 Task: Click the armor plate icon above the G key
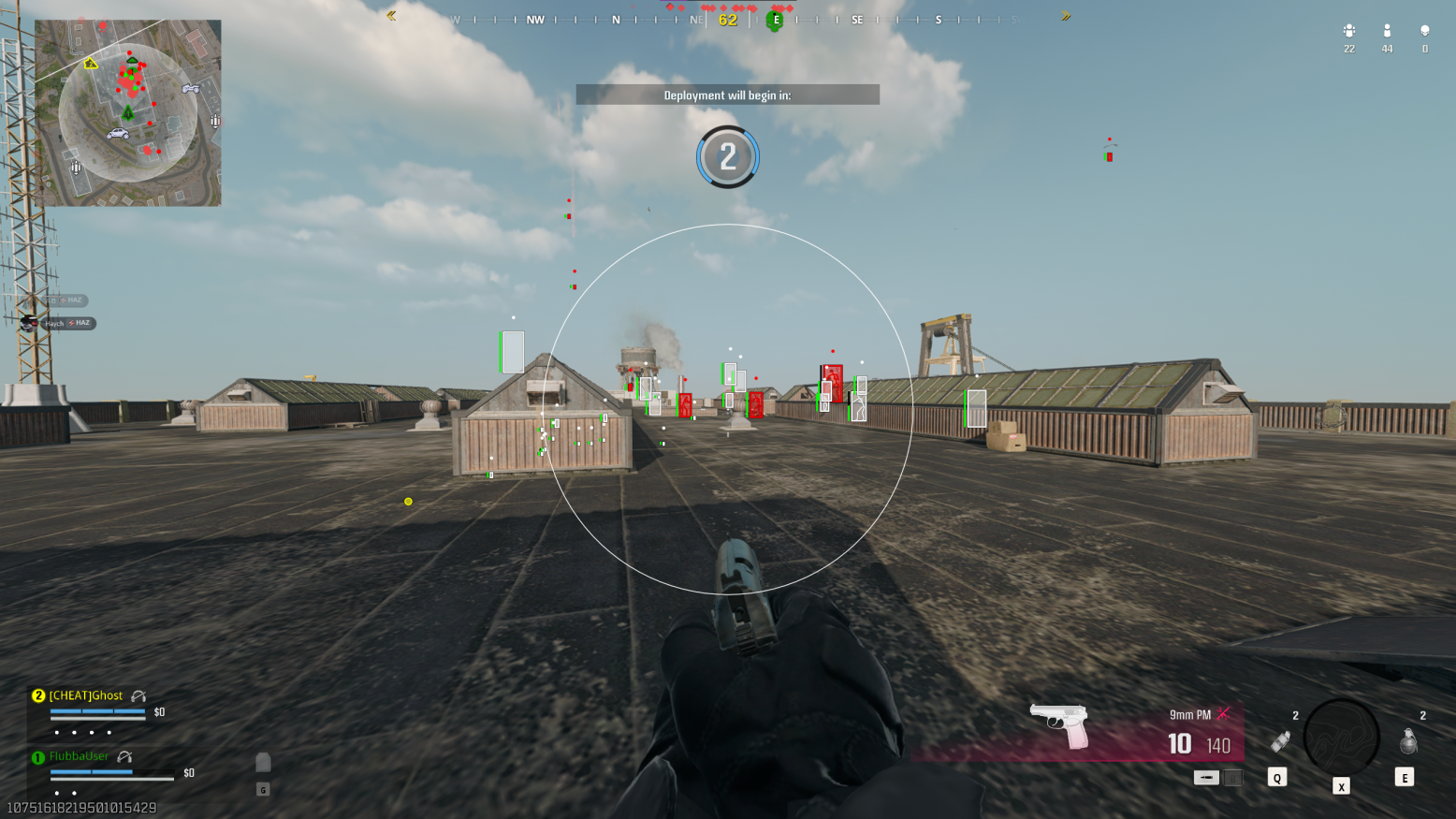262,763
